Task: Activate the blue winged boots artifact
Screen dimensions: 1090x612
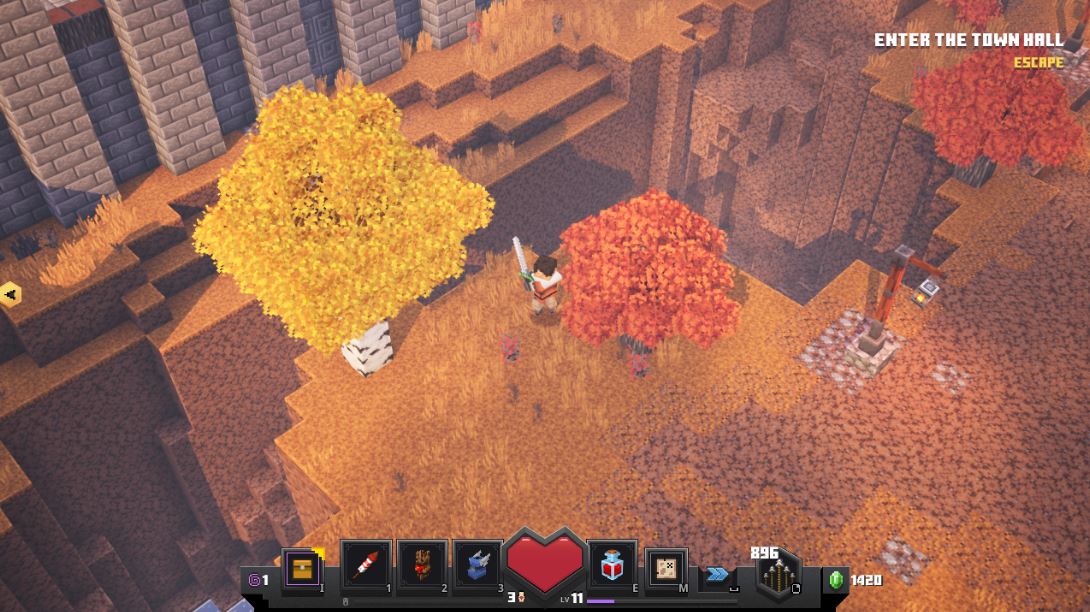Action: click(x=478, y=566)
